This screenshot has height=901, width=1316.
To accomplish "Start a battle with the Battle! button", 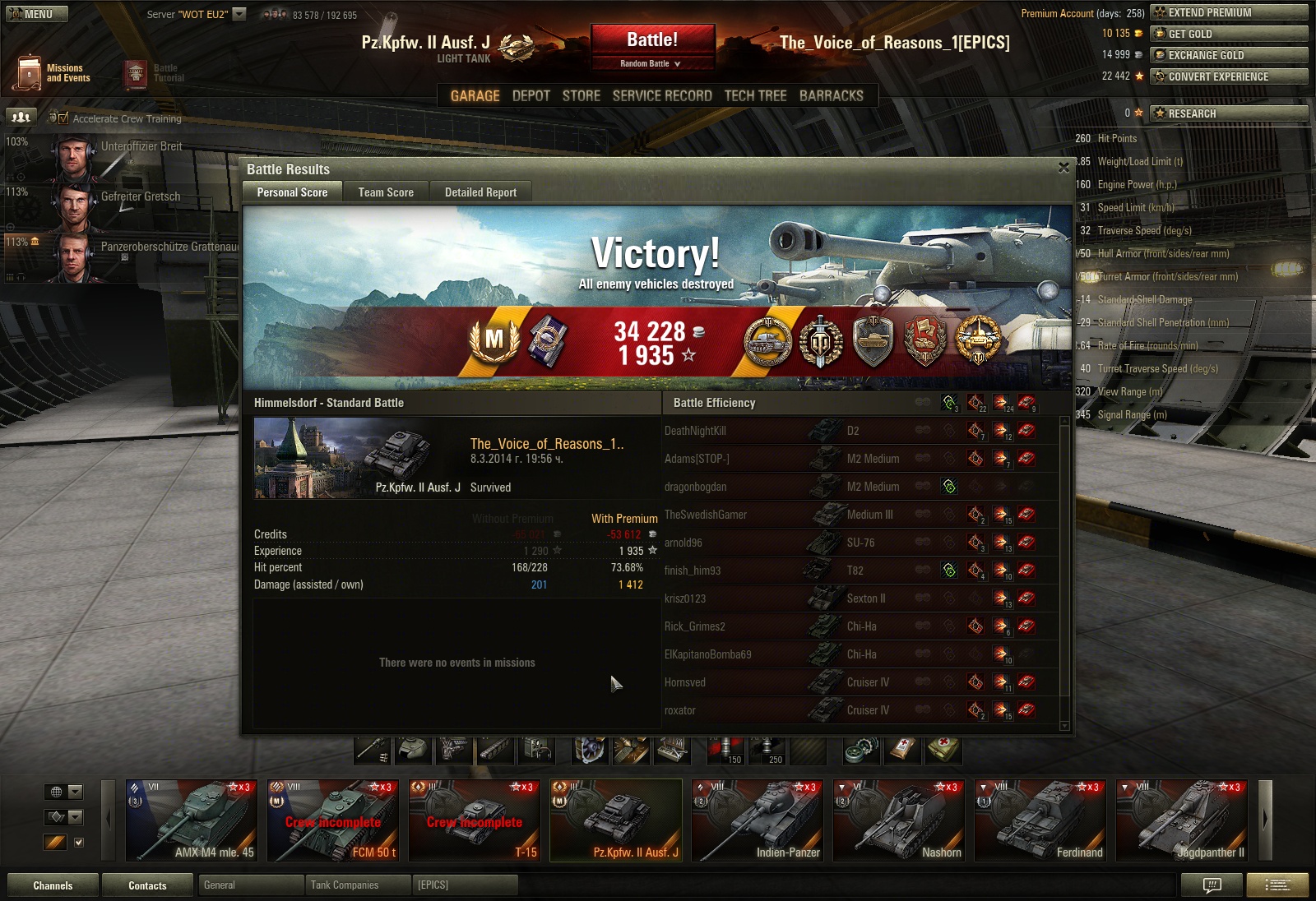I will point(652,39).
